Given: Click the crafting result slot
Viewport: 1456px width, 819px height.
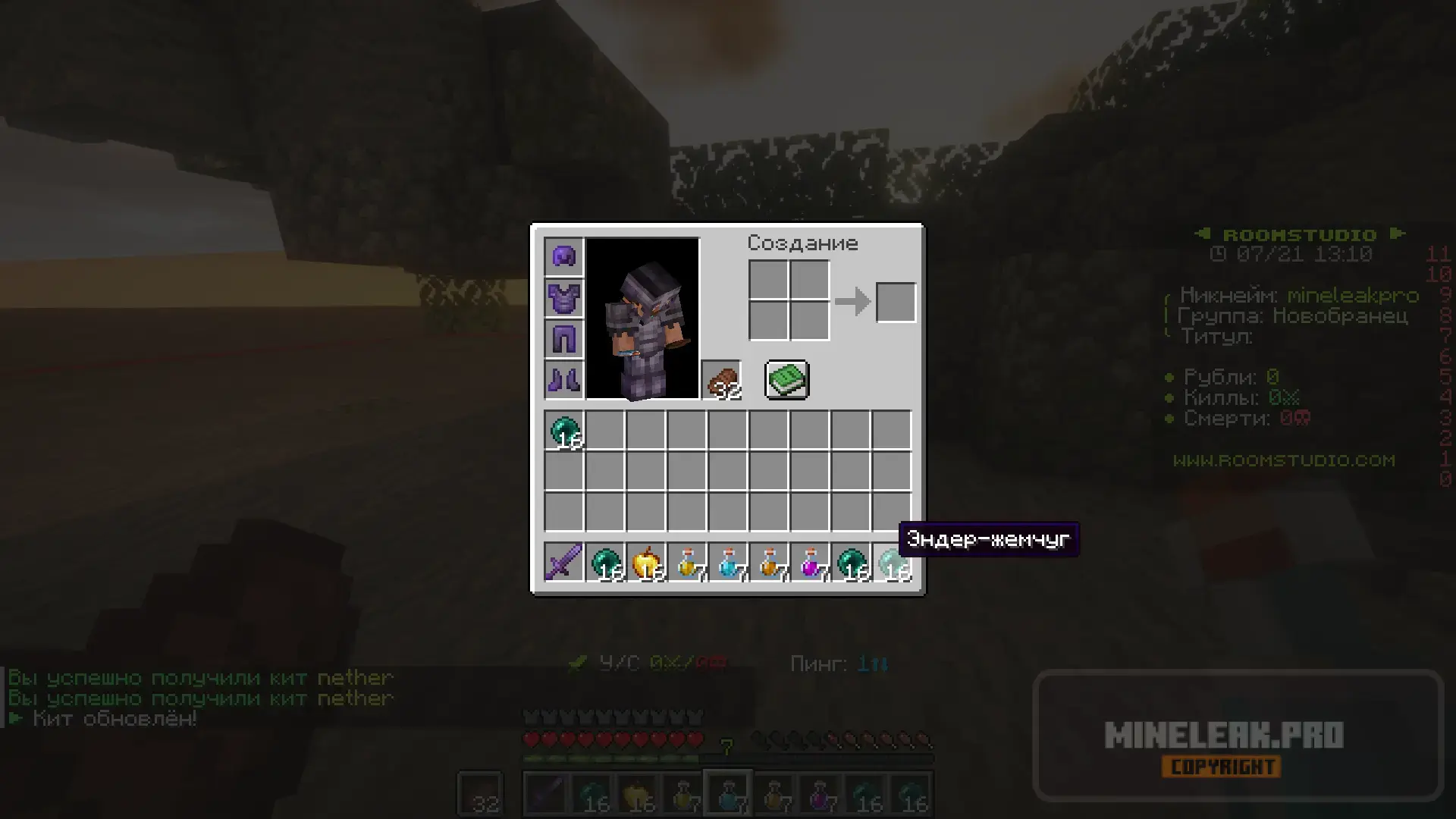Looking at the screenshot, I should pyautogui.click(x=896, y=302).
